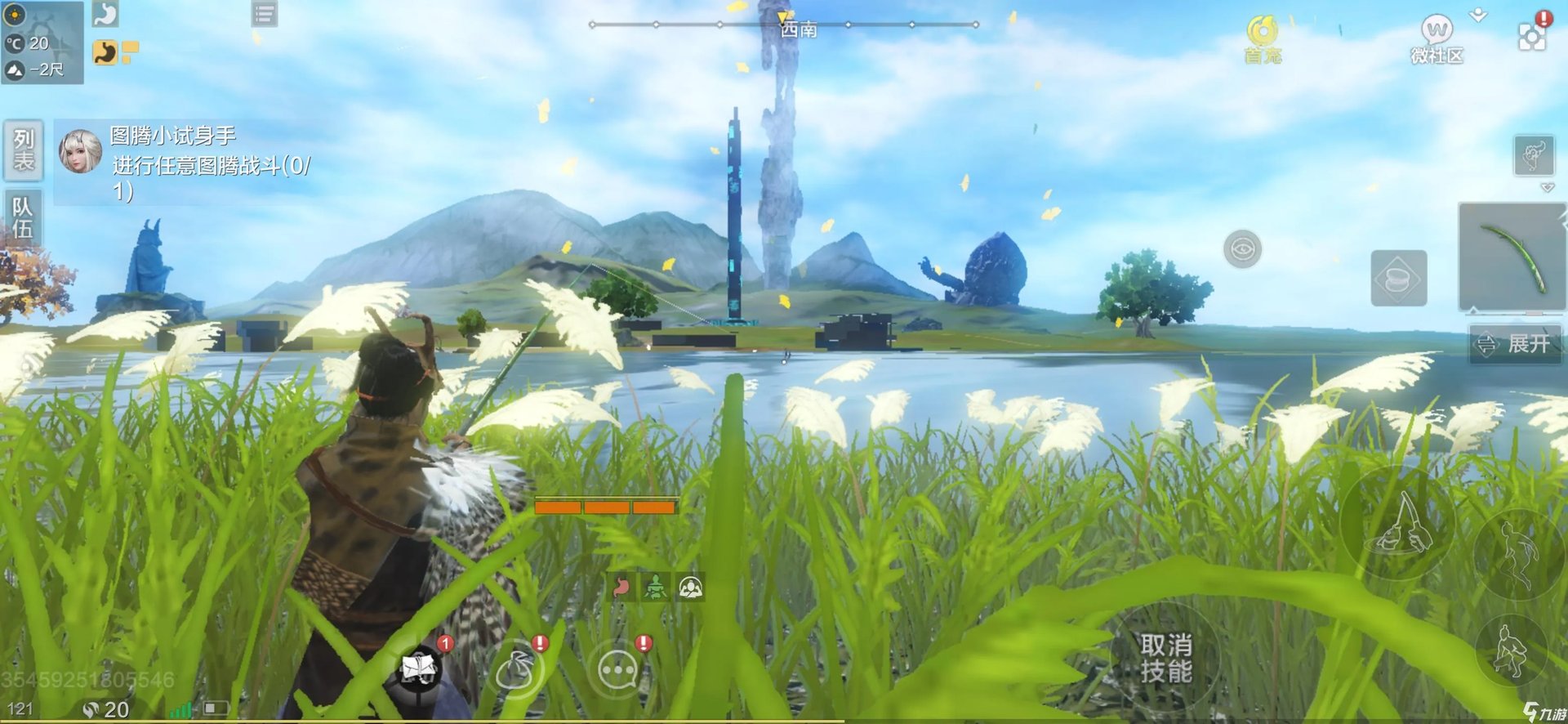Trigger the crouching figure action button

click(1510, 651)
